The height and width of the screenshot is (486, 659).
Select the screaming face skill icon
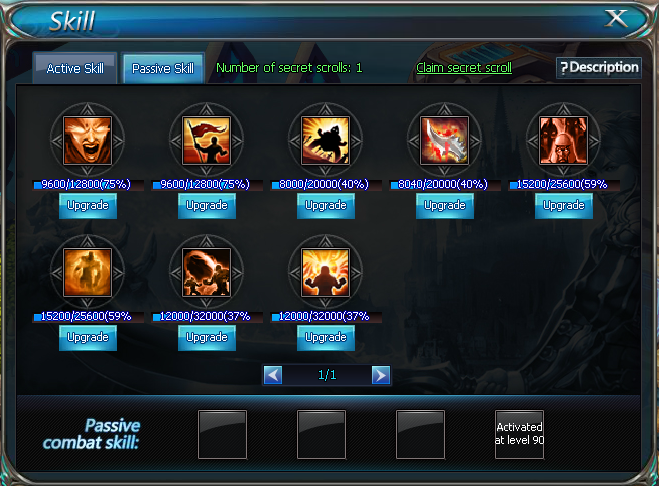(88, 140)
